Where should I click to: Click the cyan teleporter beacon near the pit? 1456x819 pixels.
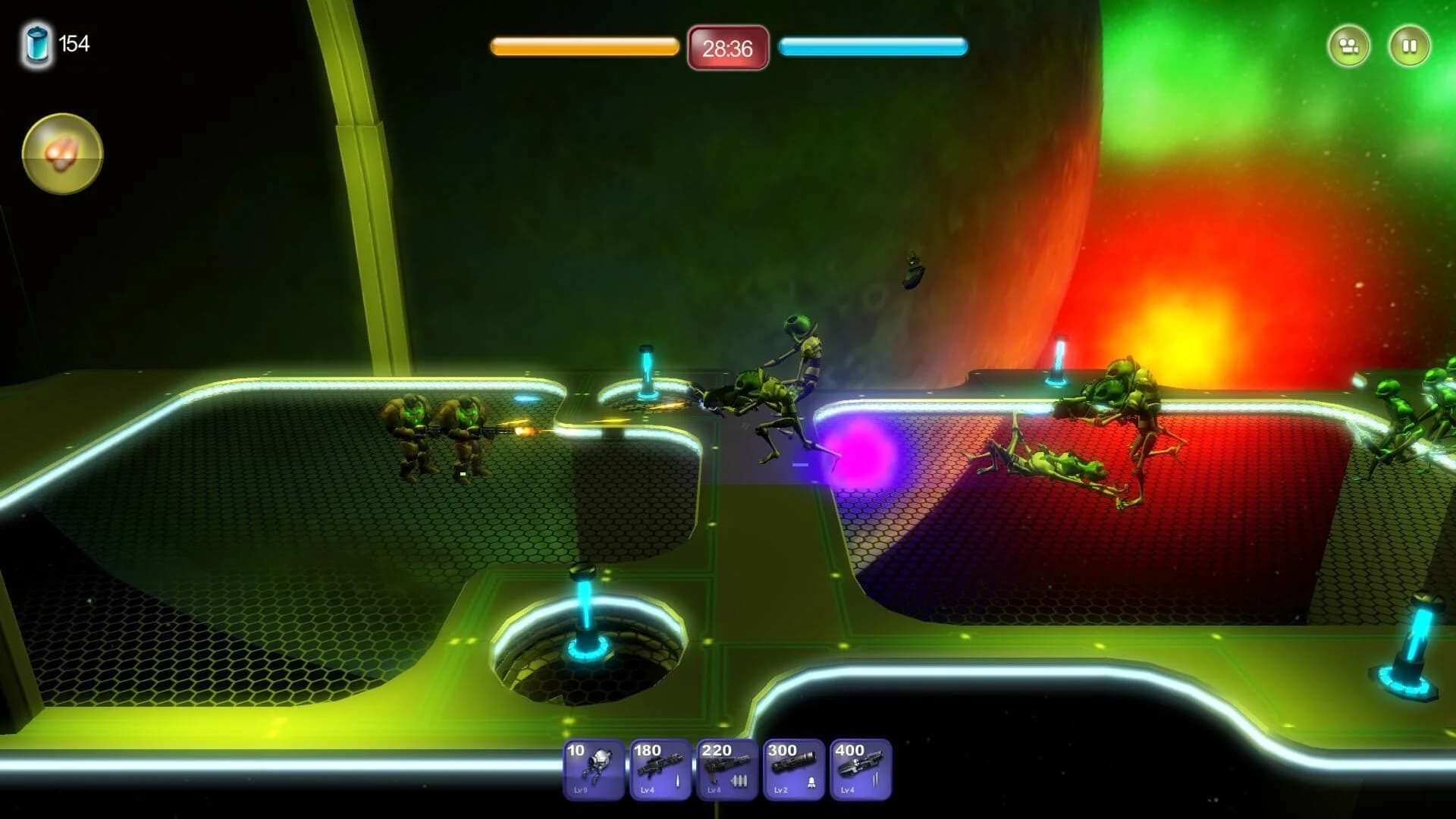click(x=582, y=614)
